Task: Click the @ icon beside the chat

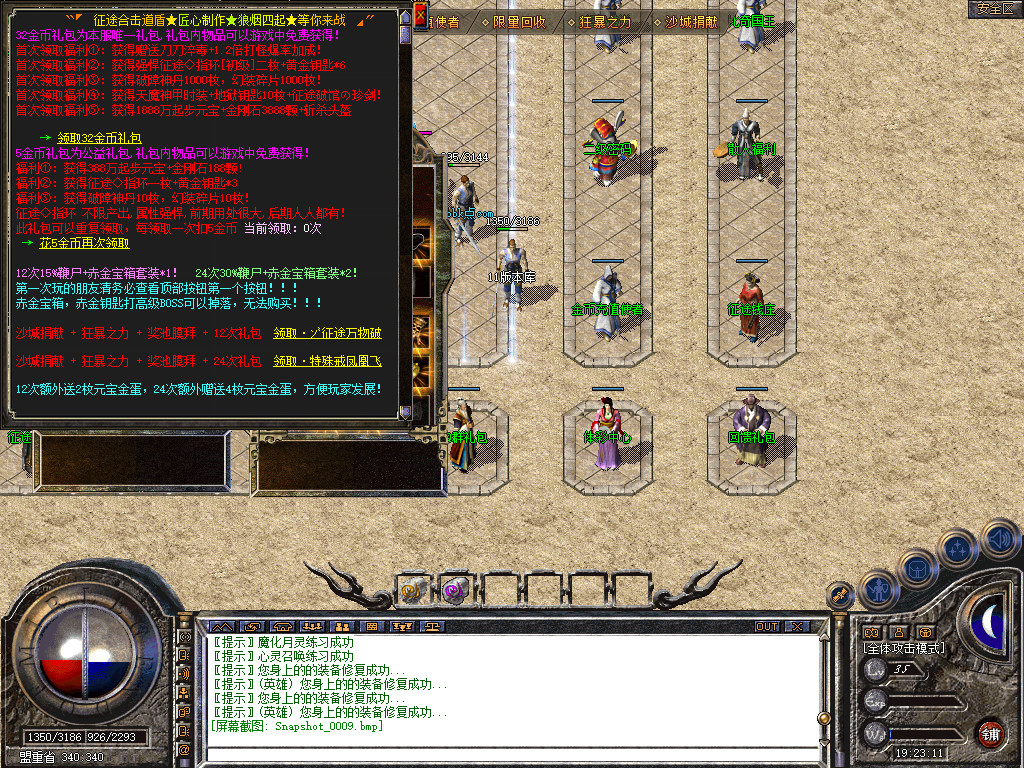Action: 184,750
